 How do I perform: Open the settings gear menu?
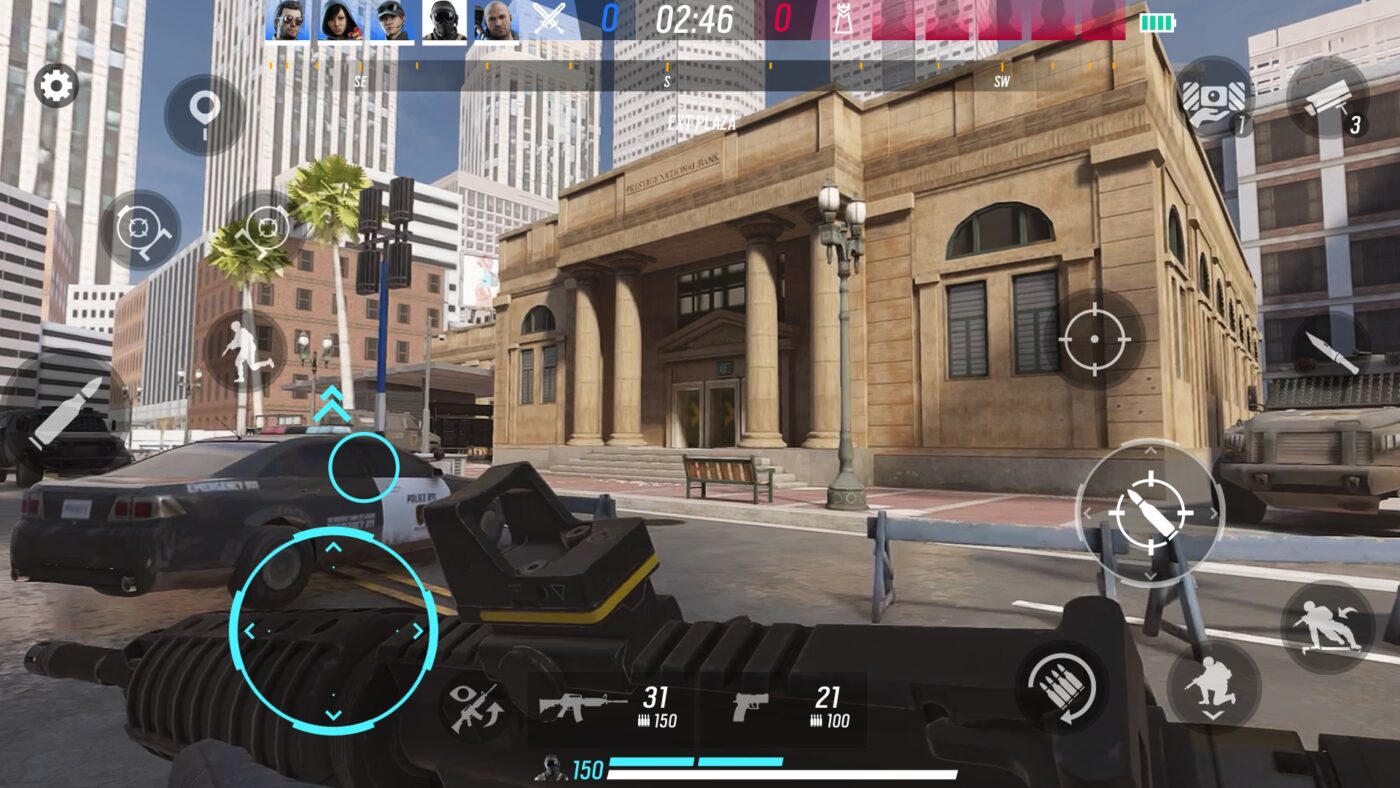(x=55, y=85)
